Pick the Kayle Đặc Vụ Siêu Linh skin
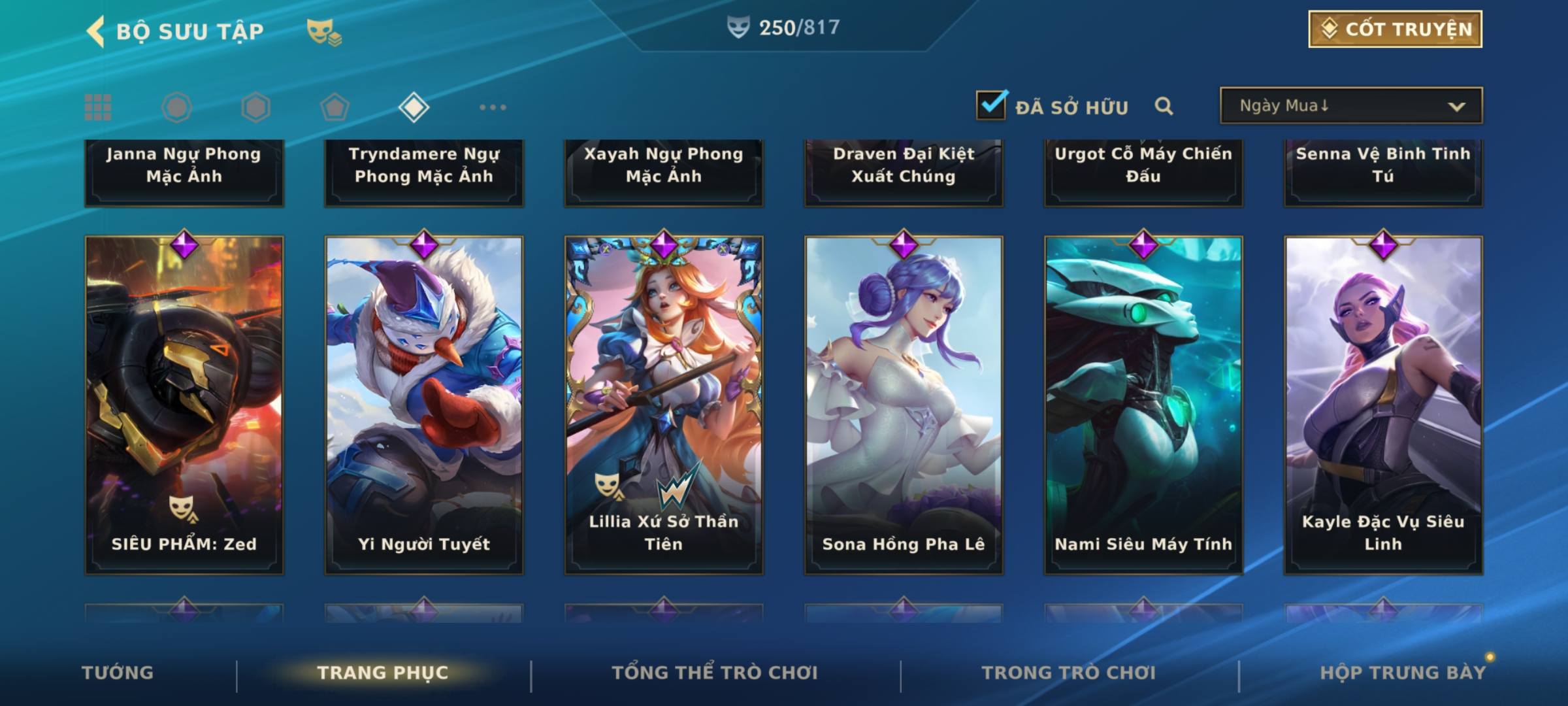The image size is (1568, 706). click(1383, 405)
